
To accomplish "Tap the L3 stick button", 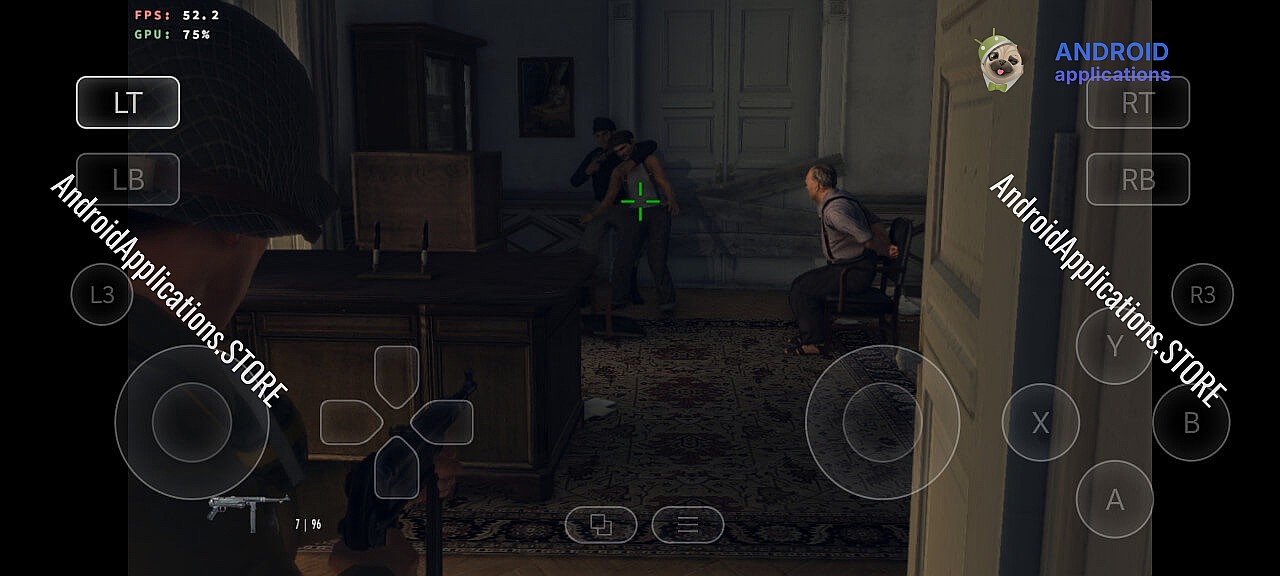I will tap(102, 294).
